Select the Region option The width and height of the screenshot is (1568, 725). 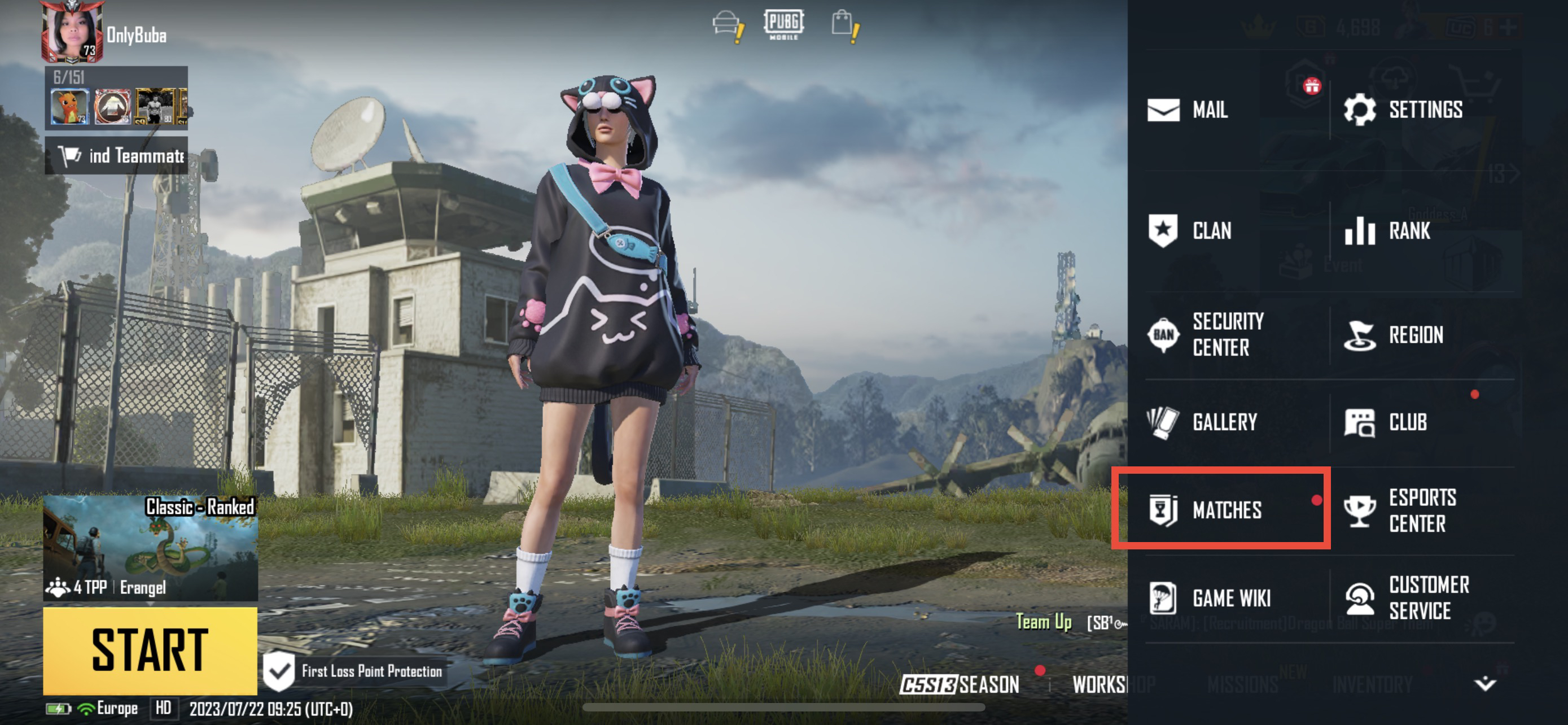click(x=1394, y=335)
